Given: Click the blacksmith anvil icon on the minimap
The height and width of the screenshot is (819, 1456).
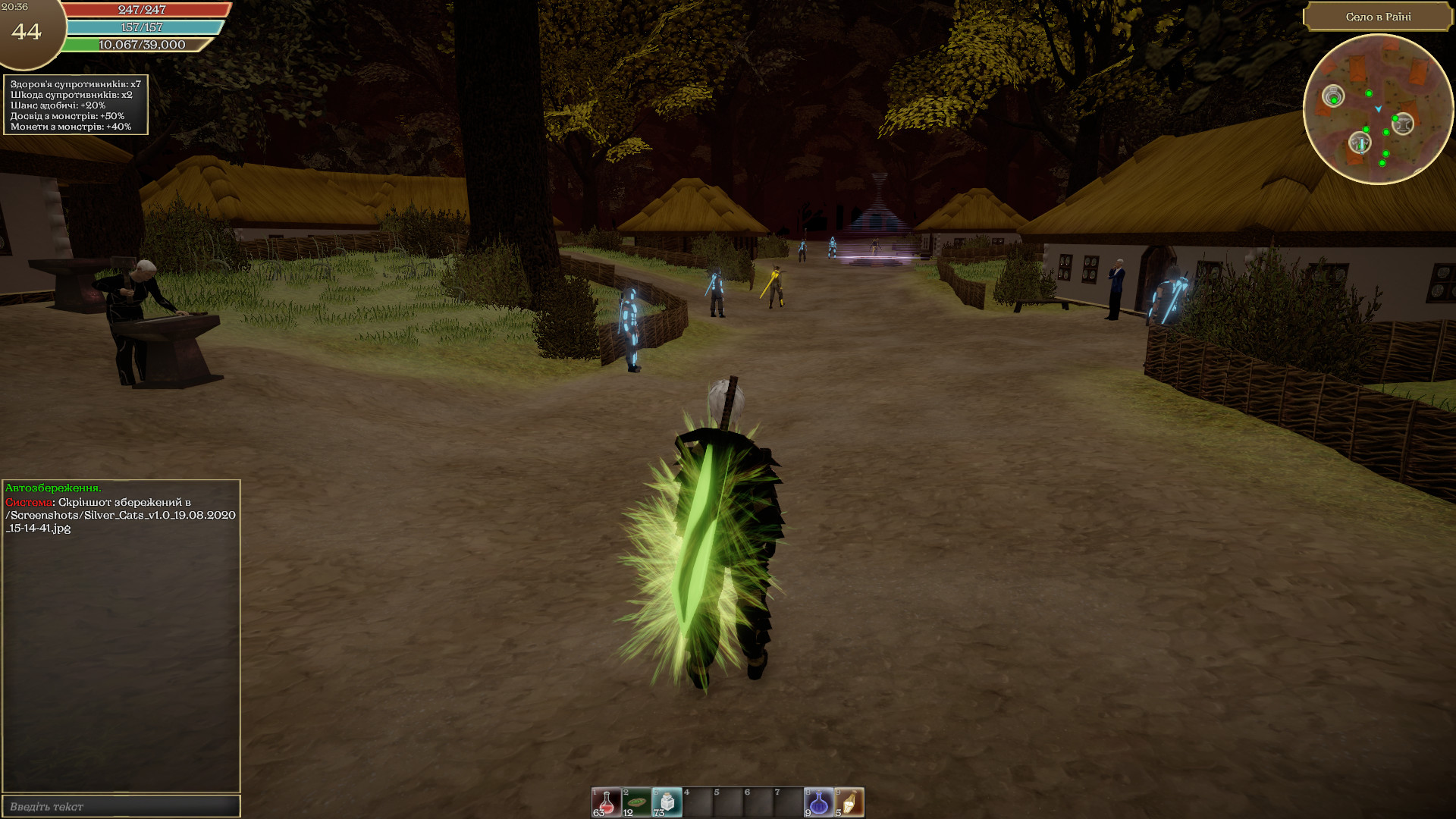Looking at the screenshot, I should (1403, 123).
